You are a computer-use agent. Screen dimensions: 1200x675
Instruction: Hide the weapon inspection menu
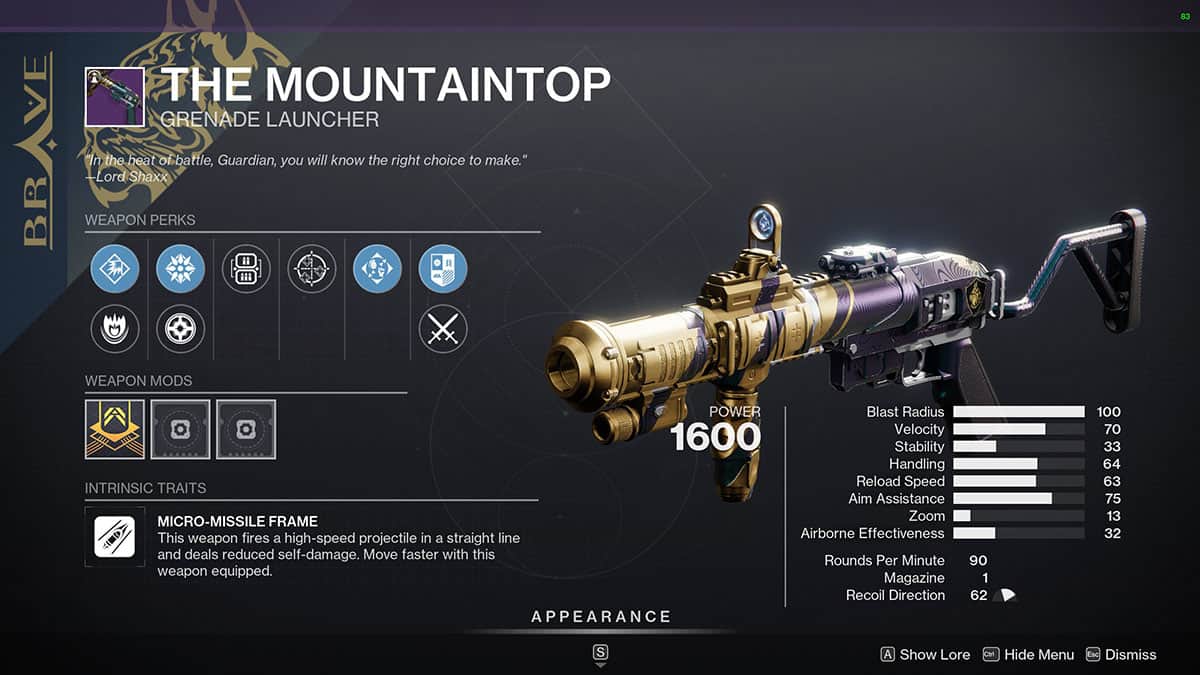[x=1028, y=654]
